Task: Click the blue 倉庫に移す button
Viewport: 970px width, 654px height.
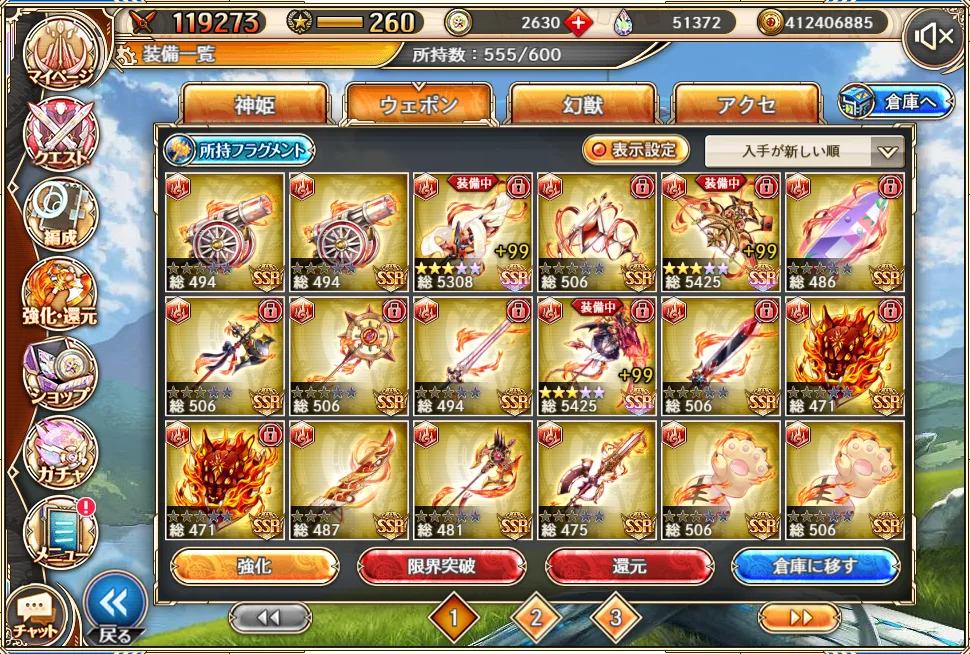Action: click(x=815, y=566)
